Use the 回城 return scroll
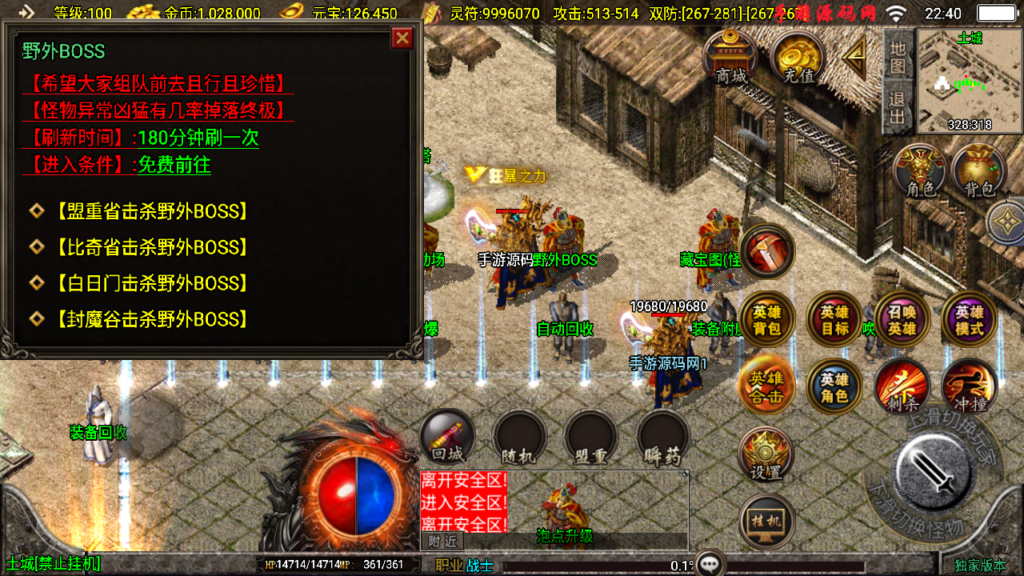Viewport: 1024px width, 576px height. (447, 438)
